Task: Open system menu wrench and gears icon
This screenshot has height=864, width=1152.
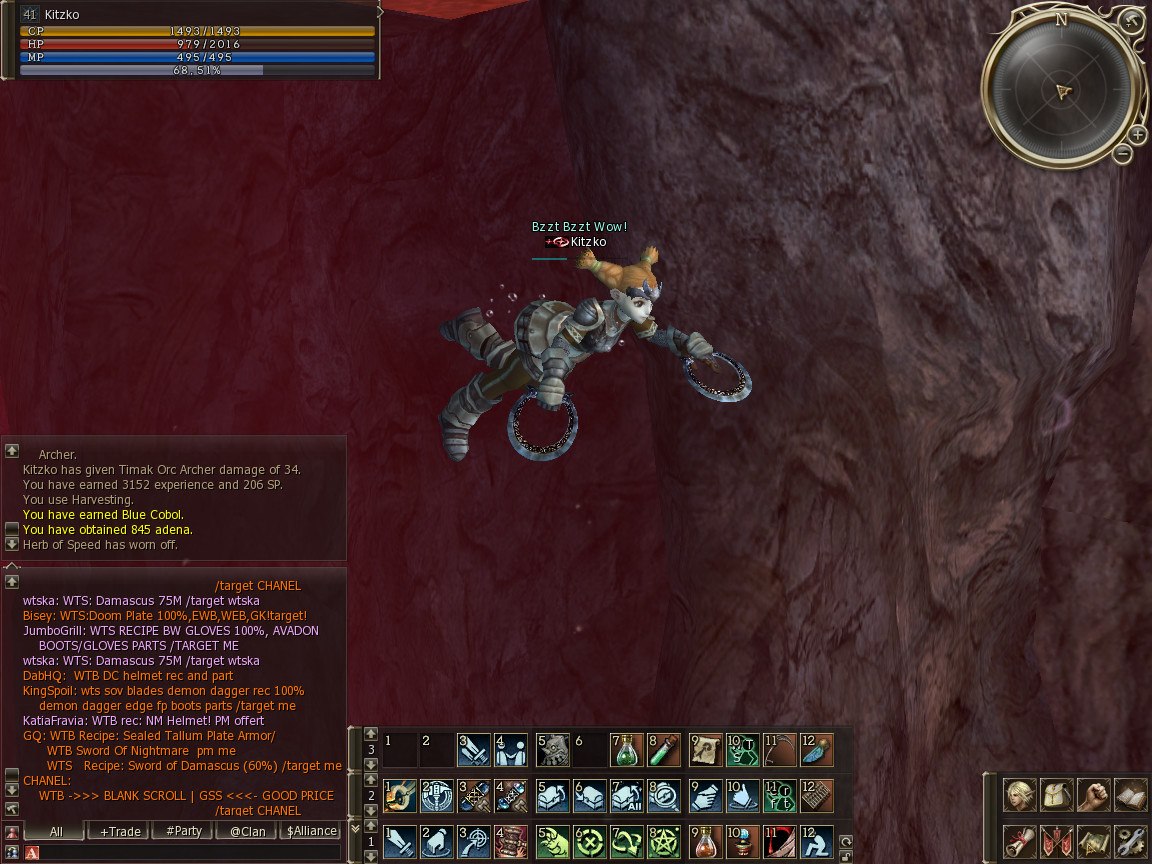Action: point(1131,841)
